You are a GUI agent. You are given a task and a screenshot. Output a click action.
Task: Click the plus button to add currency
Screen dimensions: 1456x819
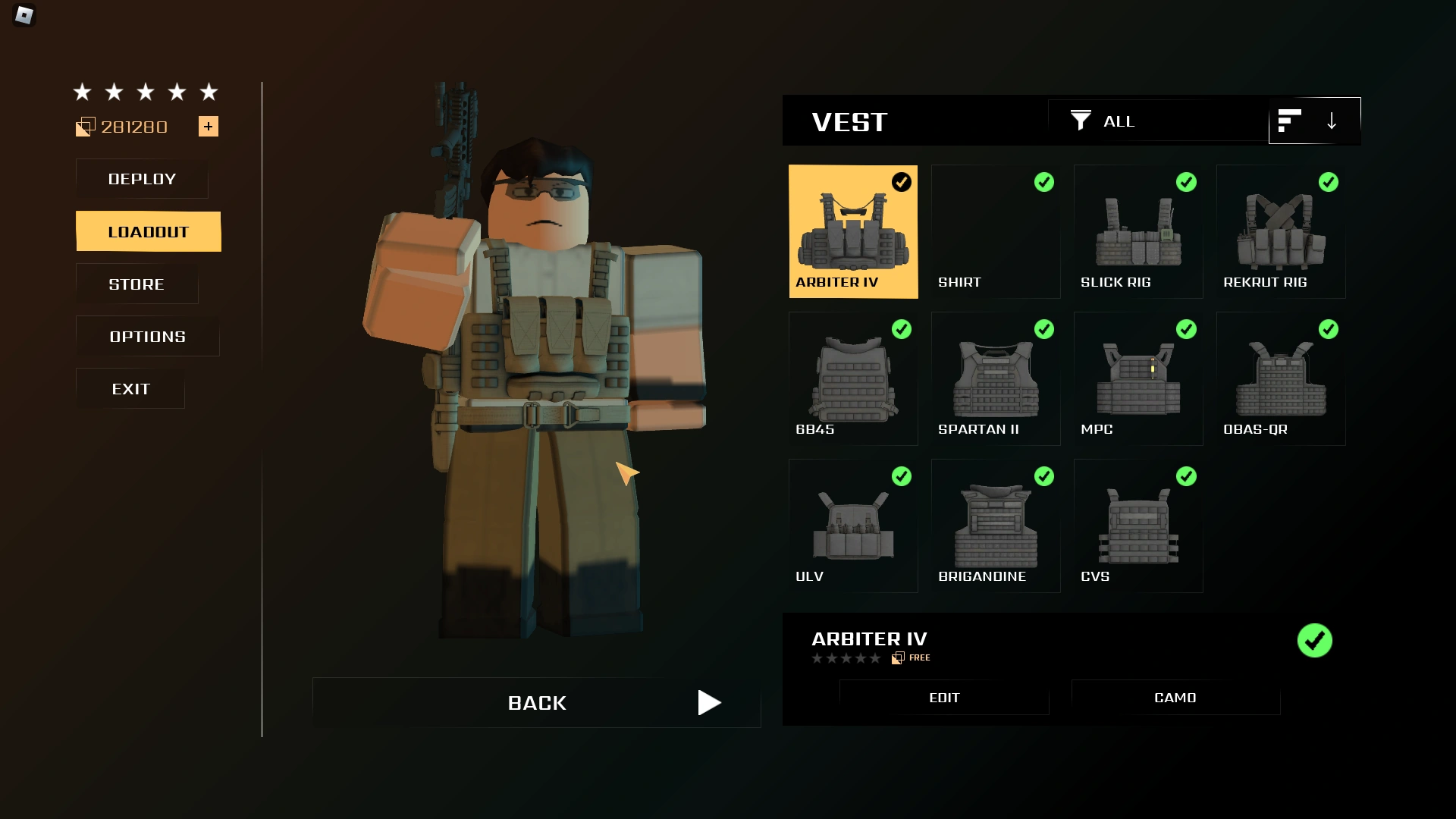pos(208,126)
